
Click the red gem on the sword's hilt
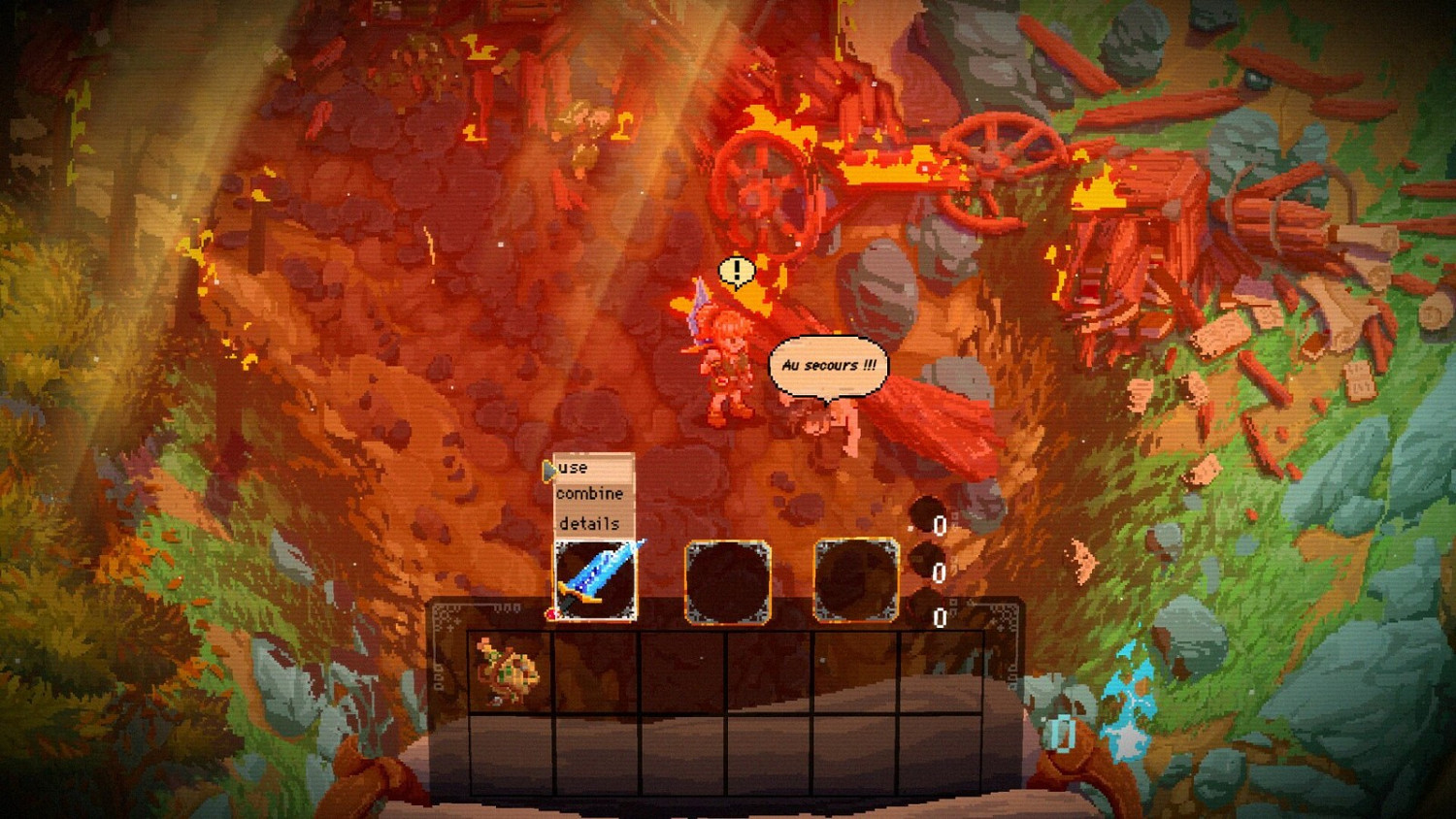click(551, 613)
